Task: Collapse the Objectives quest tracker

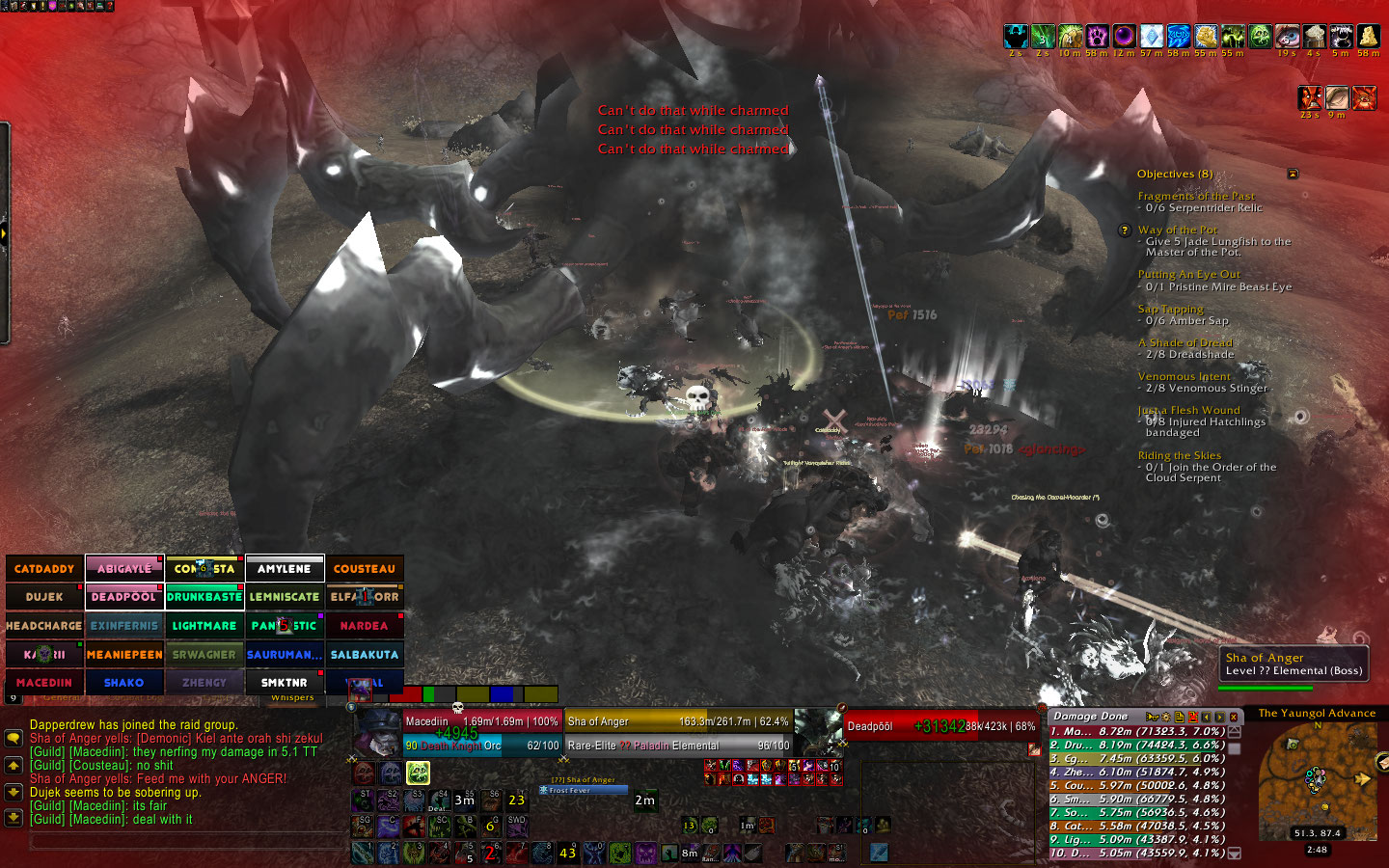Action: click(x=1293, y=174)
